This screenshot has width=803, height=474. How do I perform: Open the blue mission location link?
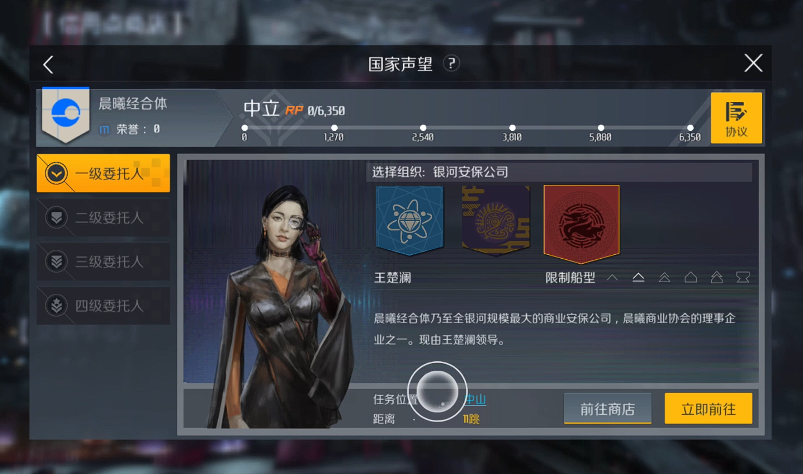pos(476,399)
